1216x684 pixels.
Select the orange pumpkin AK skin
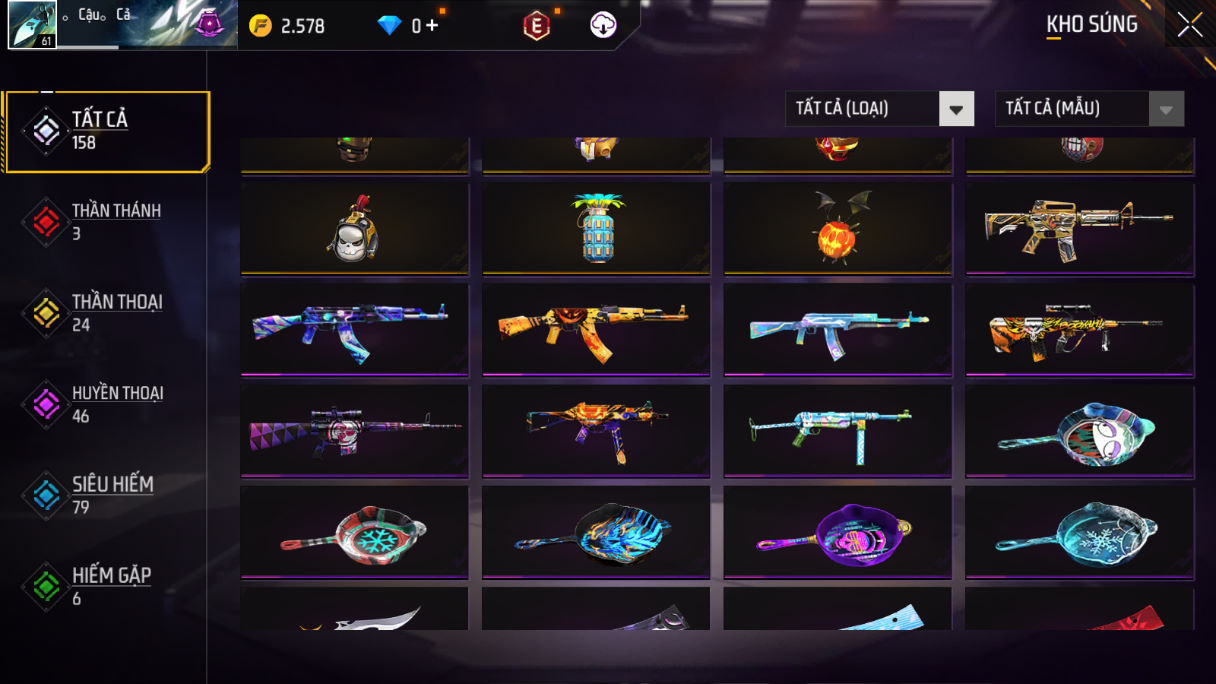pyautogui.click(x=596, y=329)
